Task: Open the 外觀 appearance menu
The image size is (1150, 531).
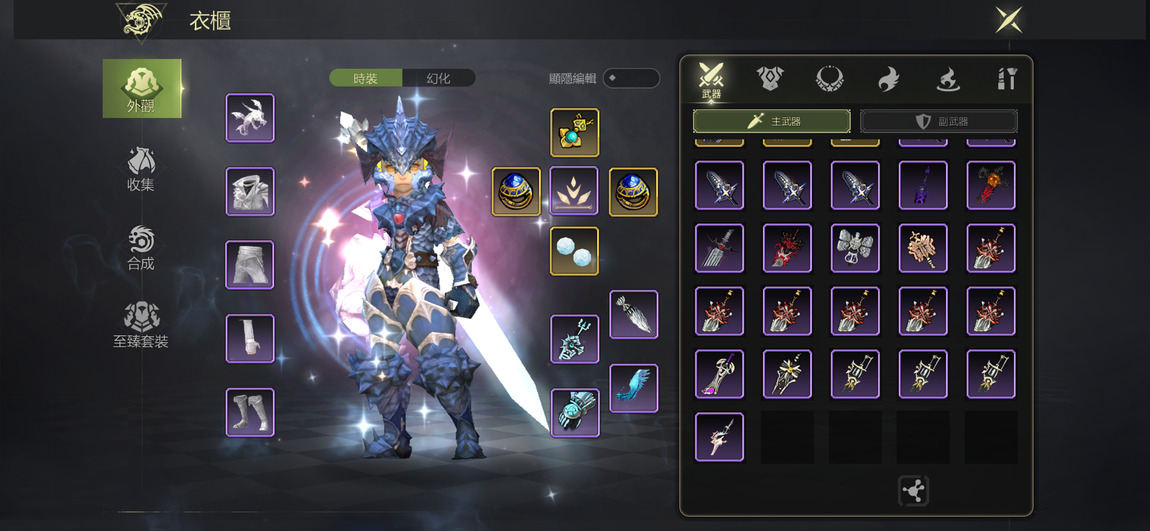Action: 142,88
